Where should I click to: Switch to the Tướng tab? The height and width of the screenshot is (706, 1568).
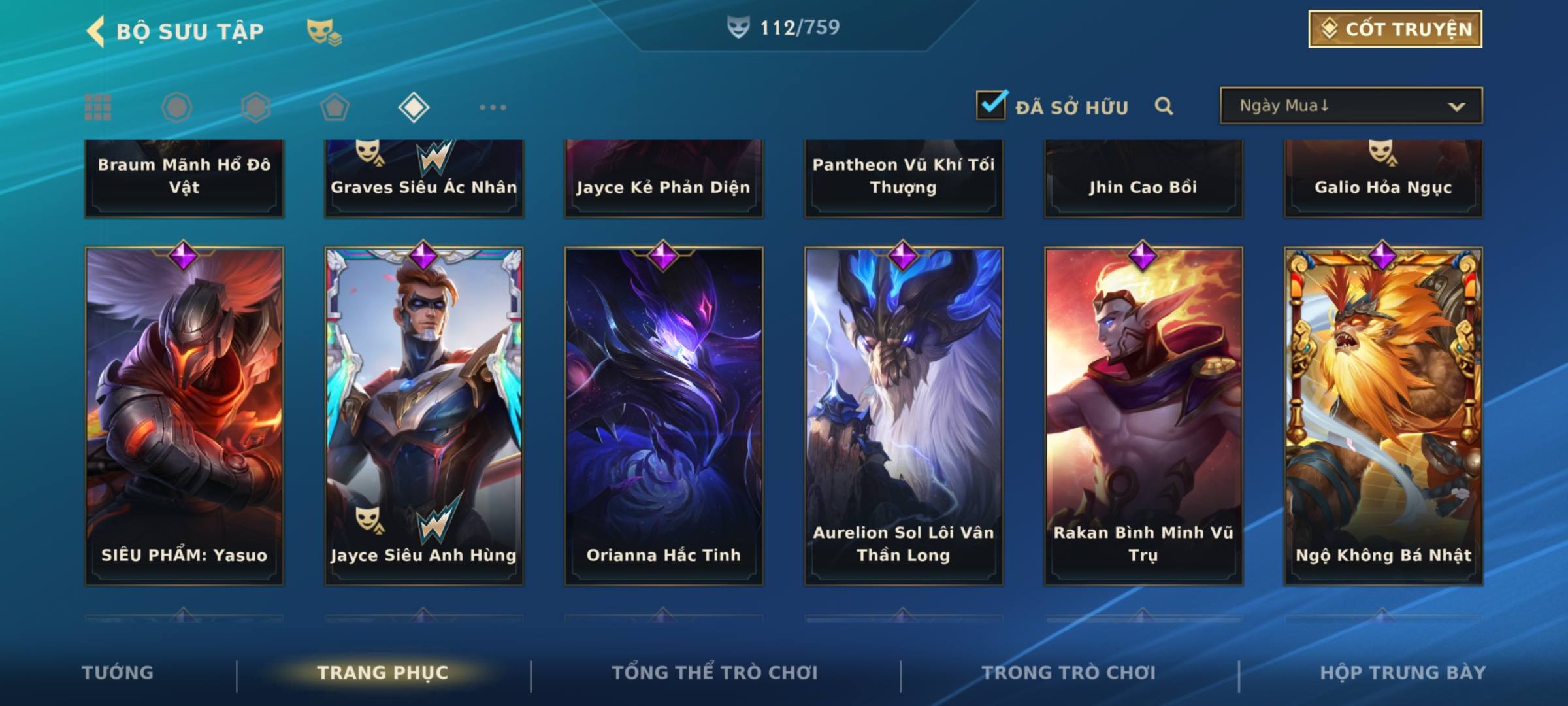[x=118, y=673]
